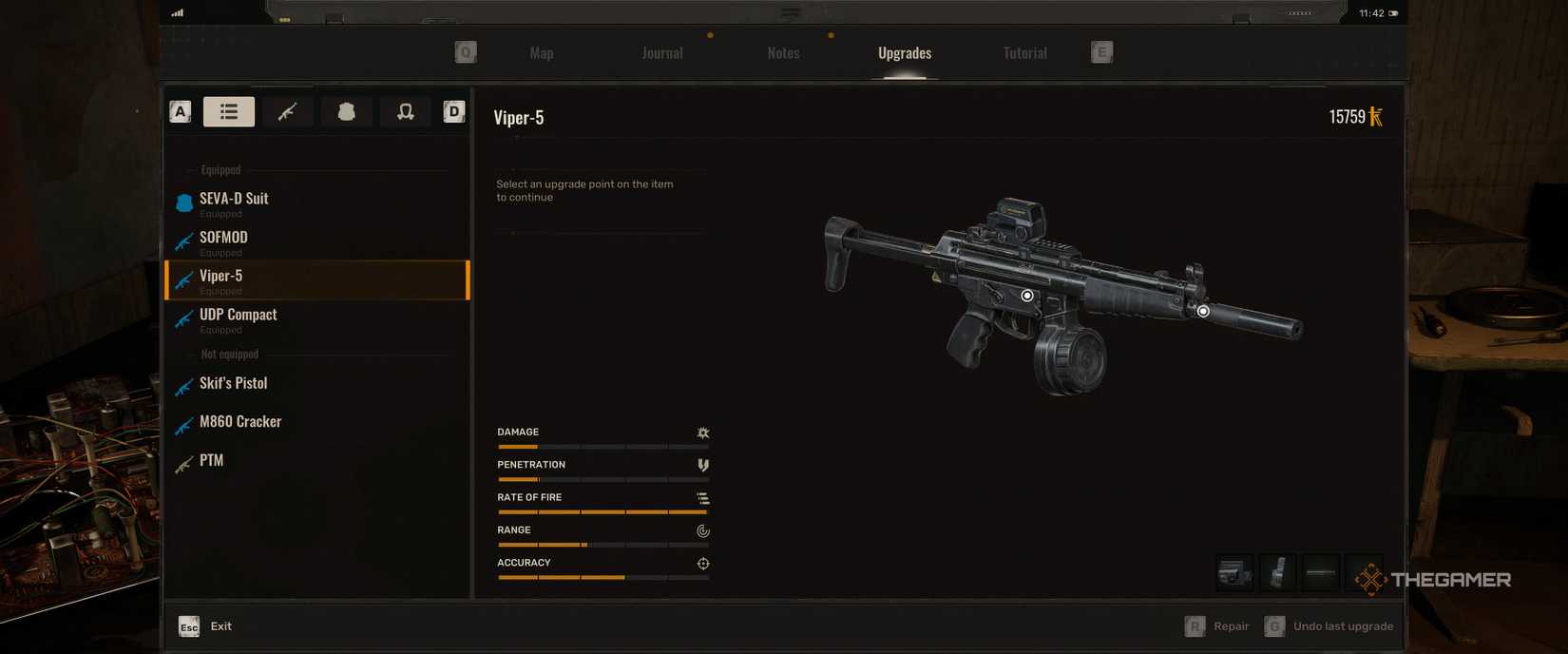Filter the list by helmet icon
Screen dimensions: 1568x654
coord(405,112)
